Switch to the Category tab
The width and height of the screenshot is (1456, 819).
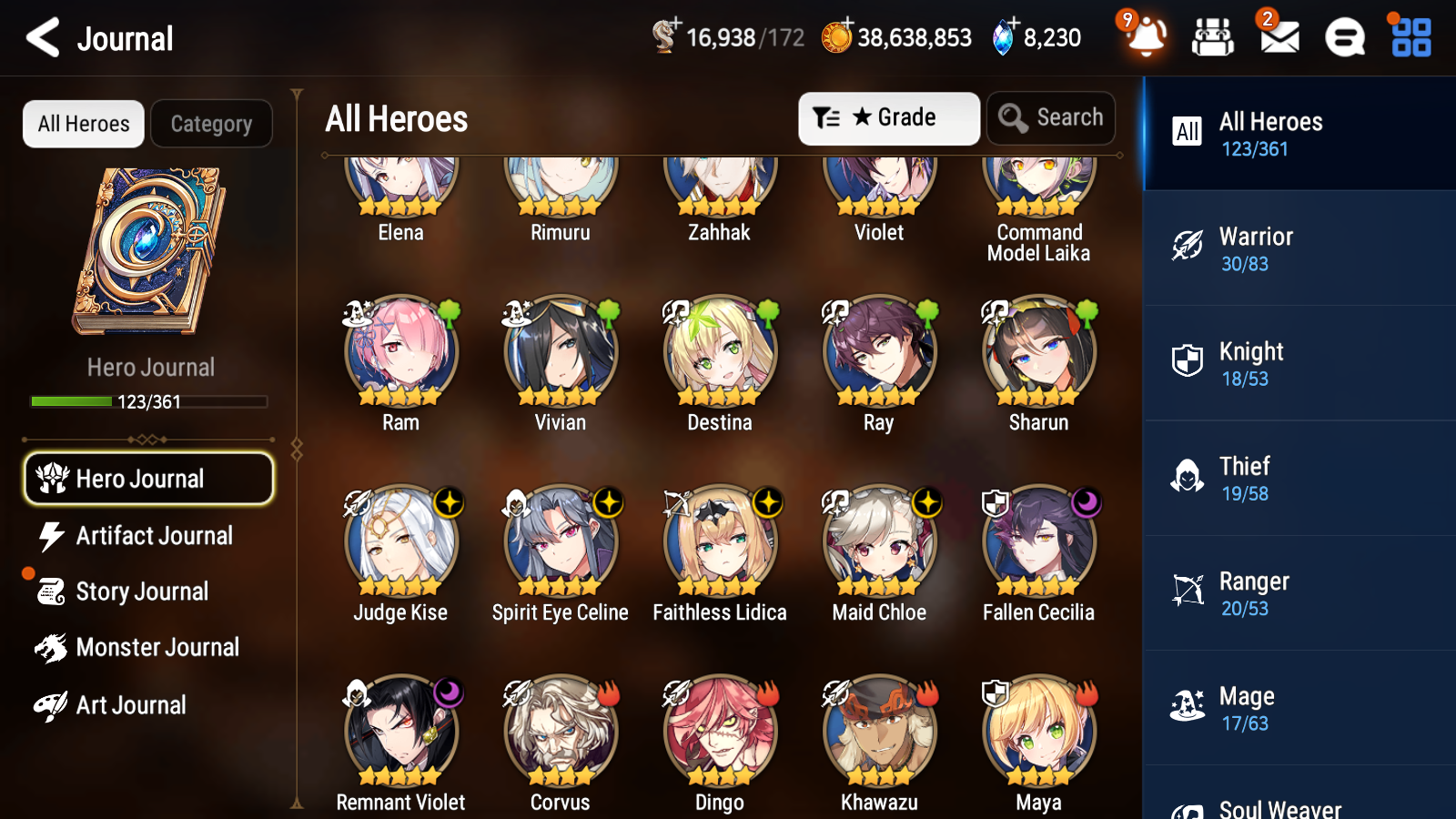[211, 124]
